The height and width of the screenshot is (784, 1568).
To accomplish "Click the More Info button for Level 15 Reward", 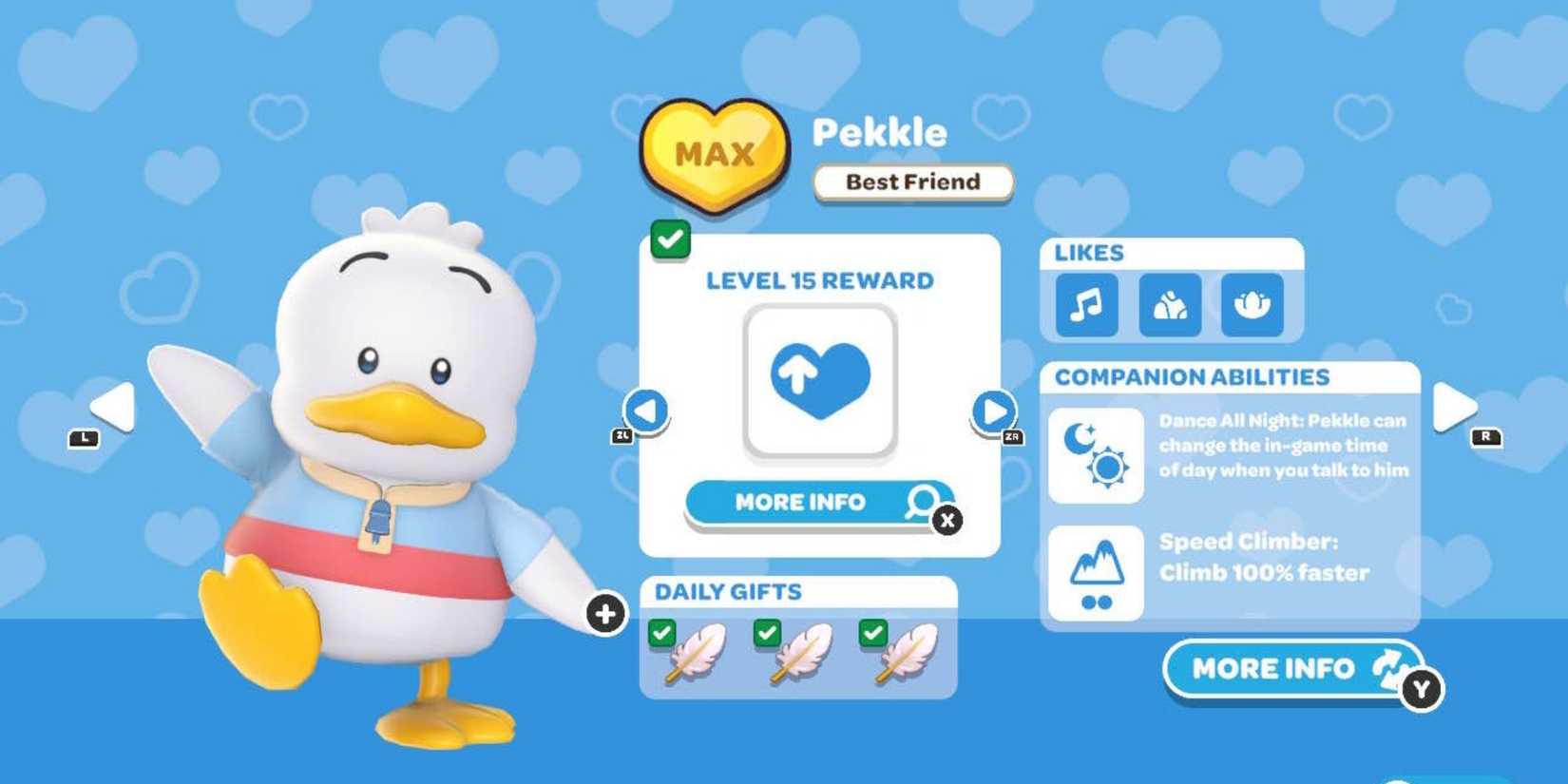I will click(x=801, y=503).
